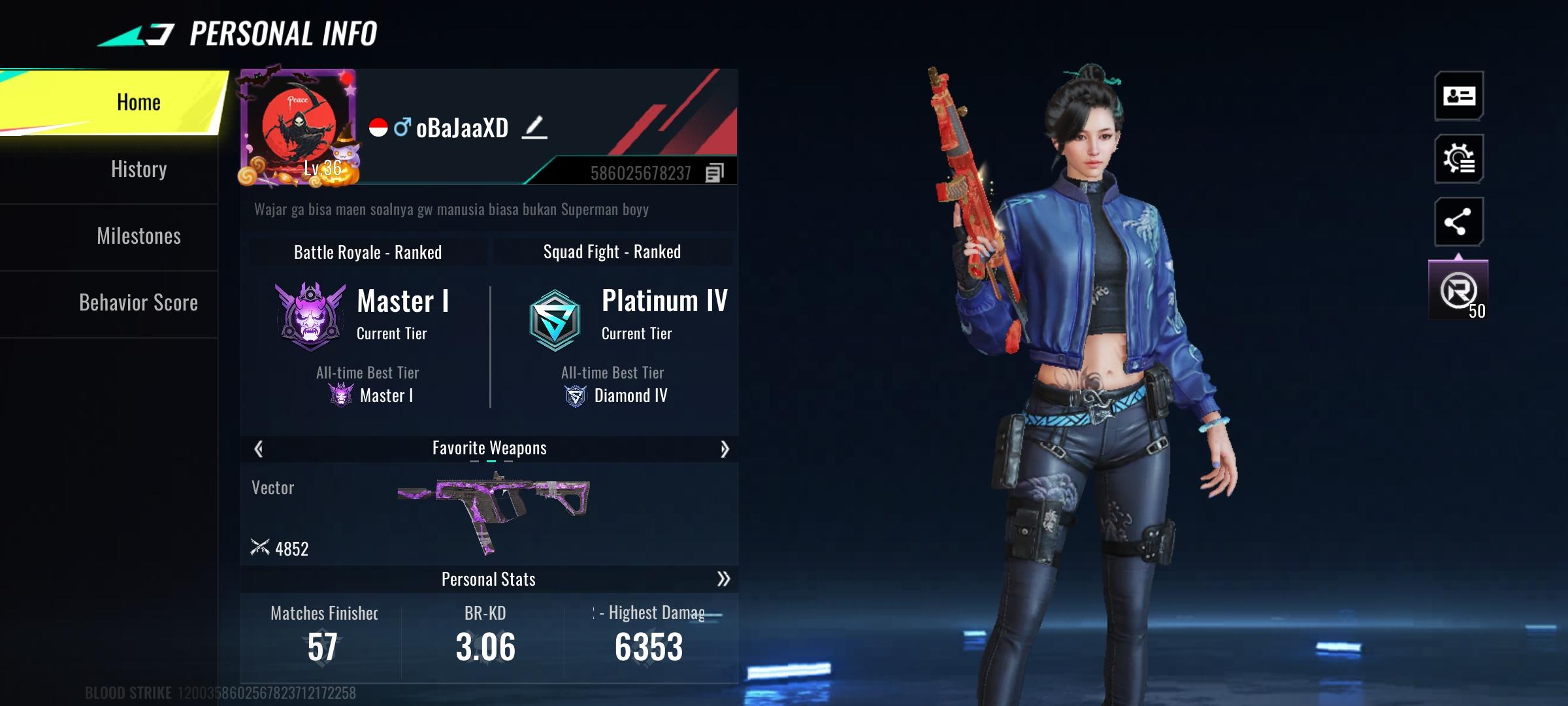Show previous favorite weapon
Viewport: 1568px width, 706px height.
click(x=259, y=448)
